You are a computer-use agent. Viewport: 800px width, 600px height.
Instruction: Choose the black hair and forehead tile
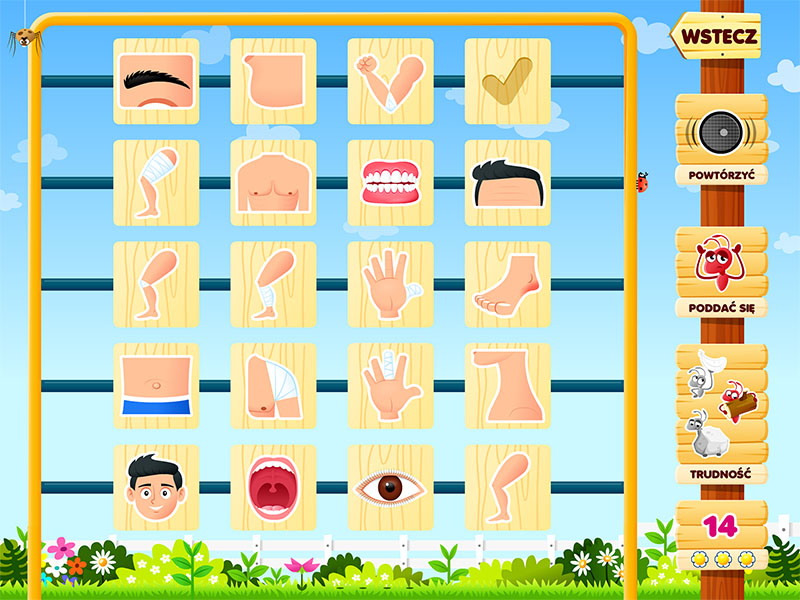[507, 182]
